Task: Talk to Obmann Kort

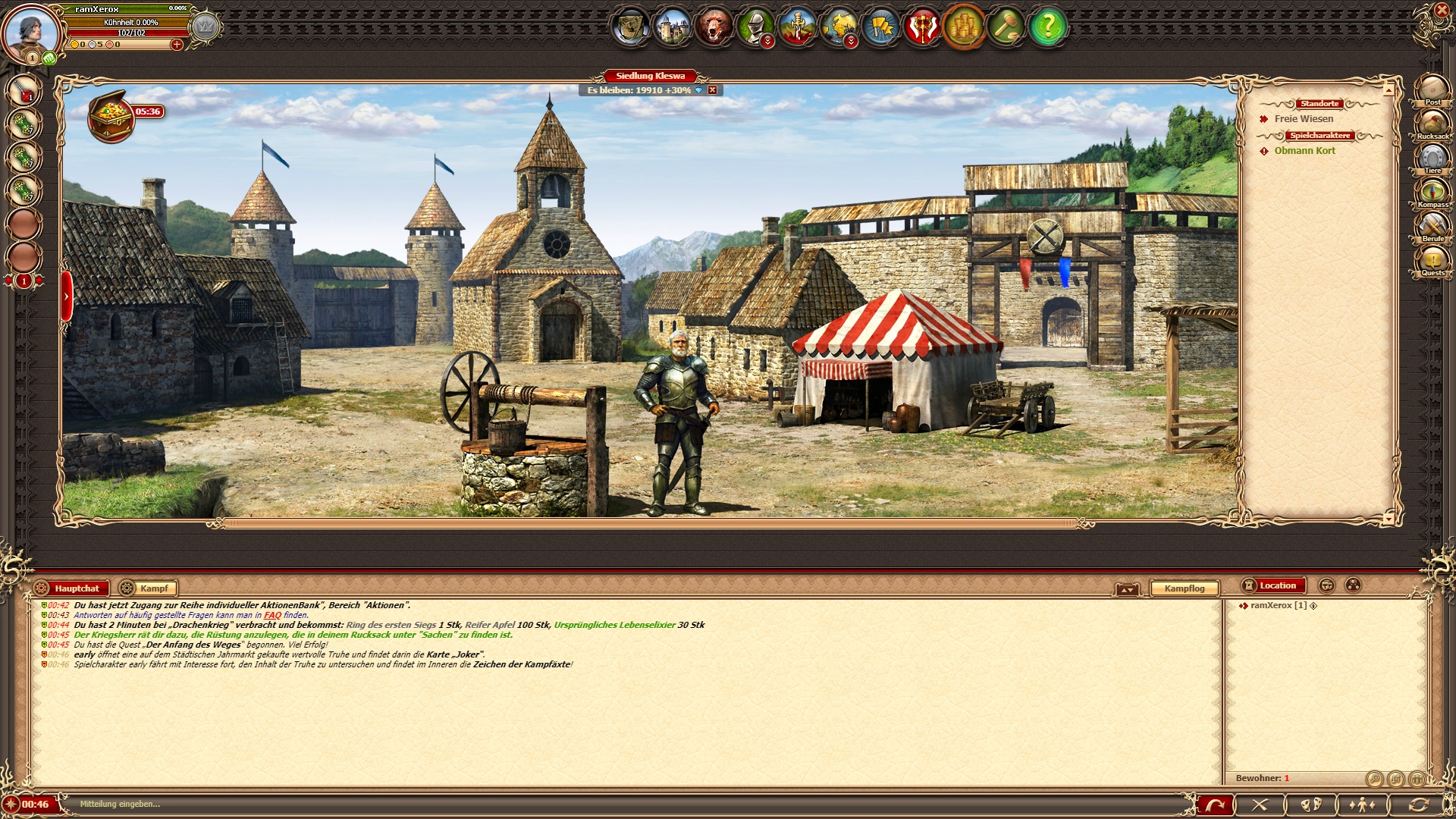Action: [x=1304, y=151]
